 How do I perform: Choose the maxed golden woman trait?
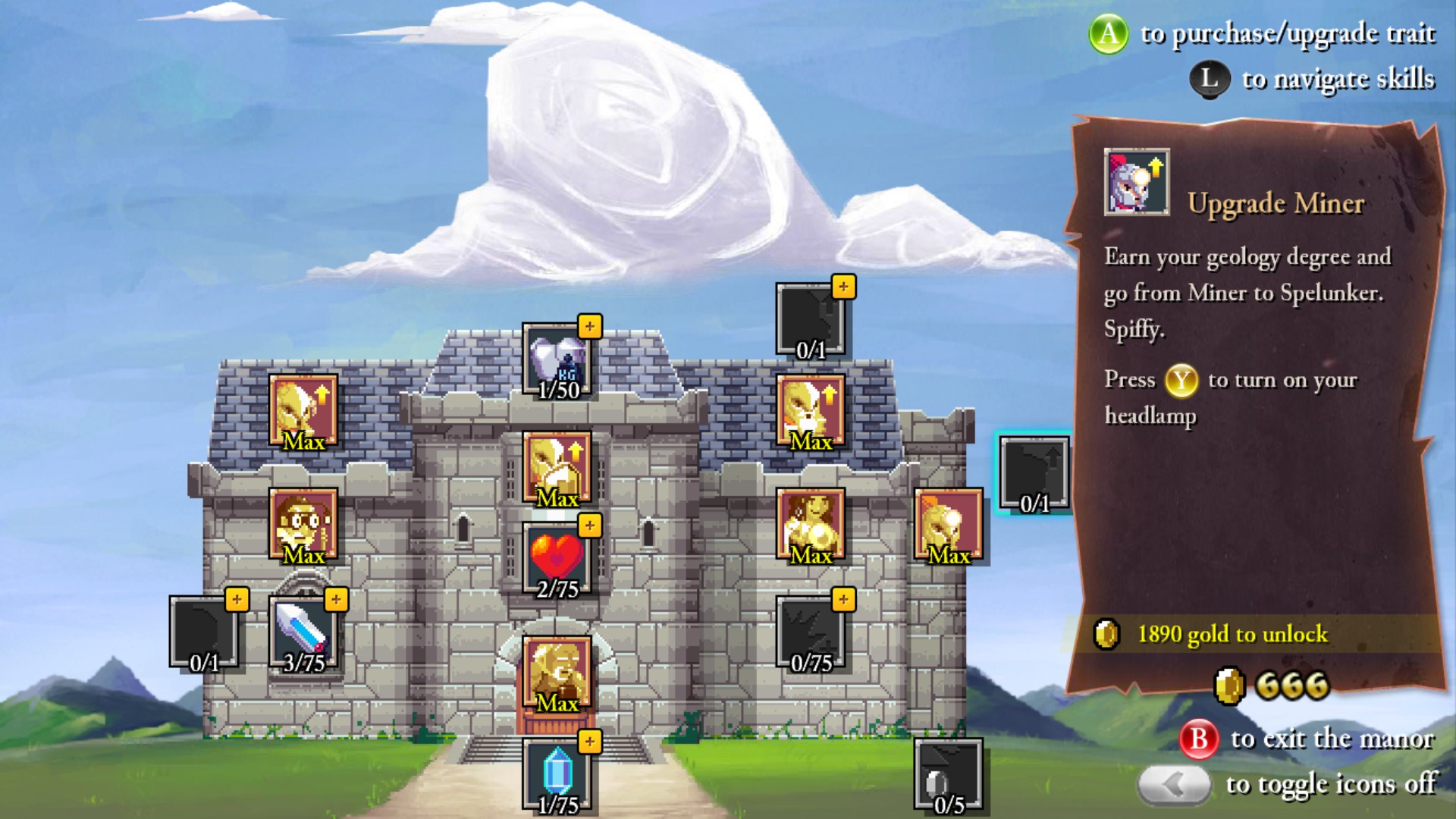tap(811, 525)
